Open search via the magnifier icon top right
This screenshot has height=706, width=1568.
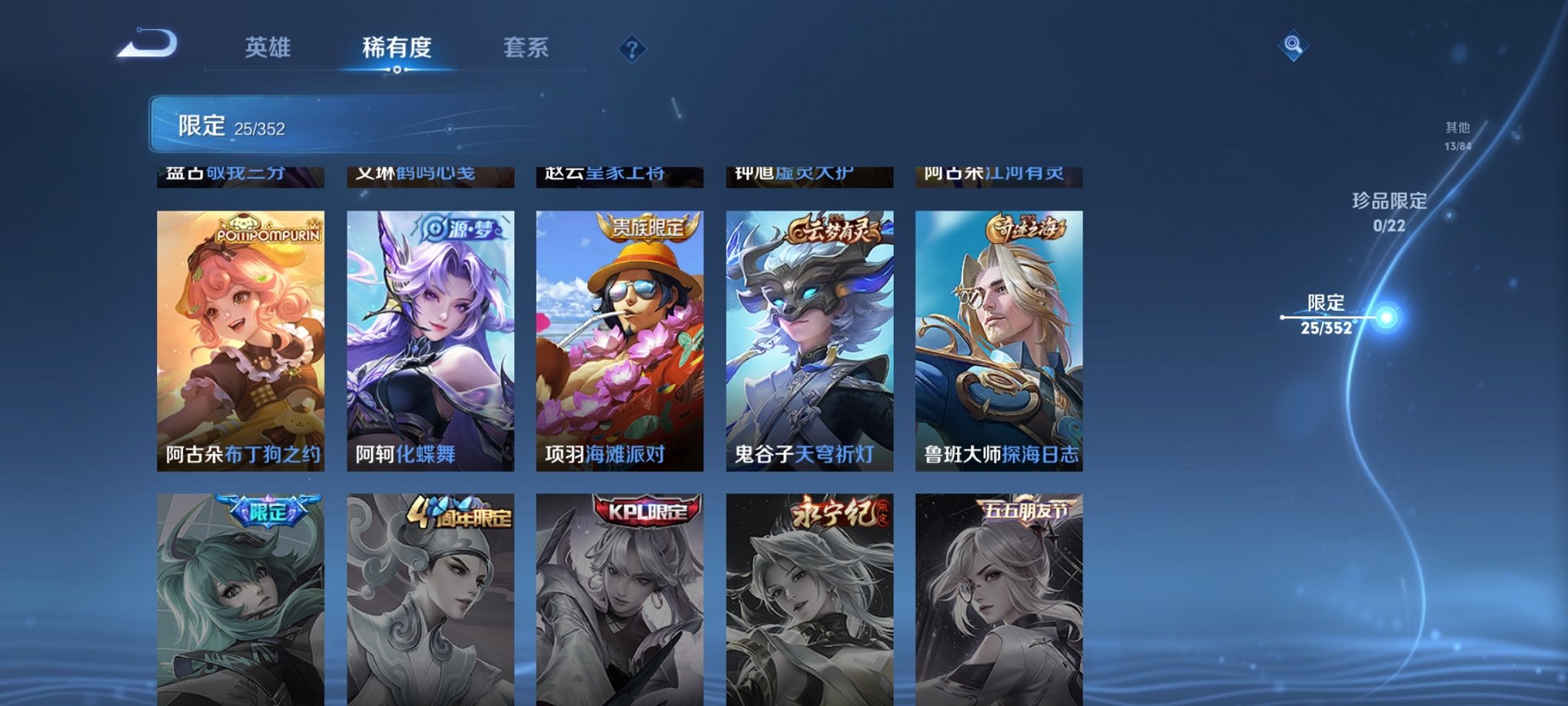click(x=1295, y=46)
